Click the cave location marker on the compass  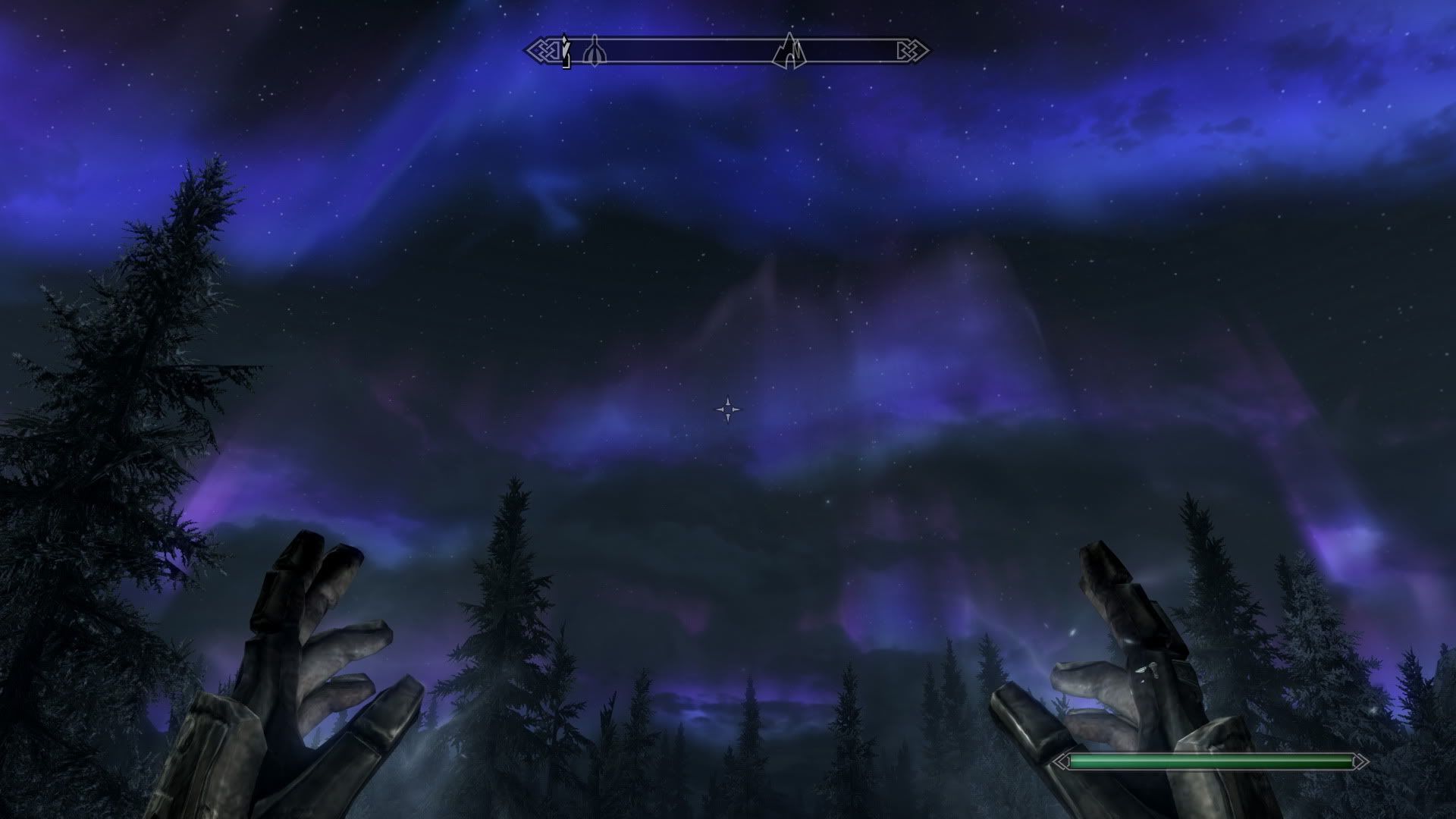click(789, 50)
